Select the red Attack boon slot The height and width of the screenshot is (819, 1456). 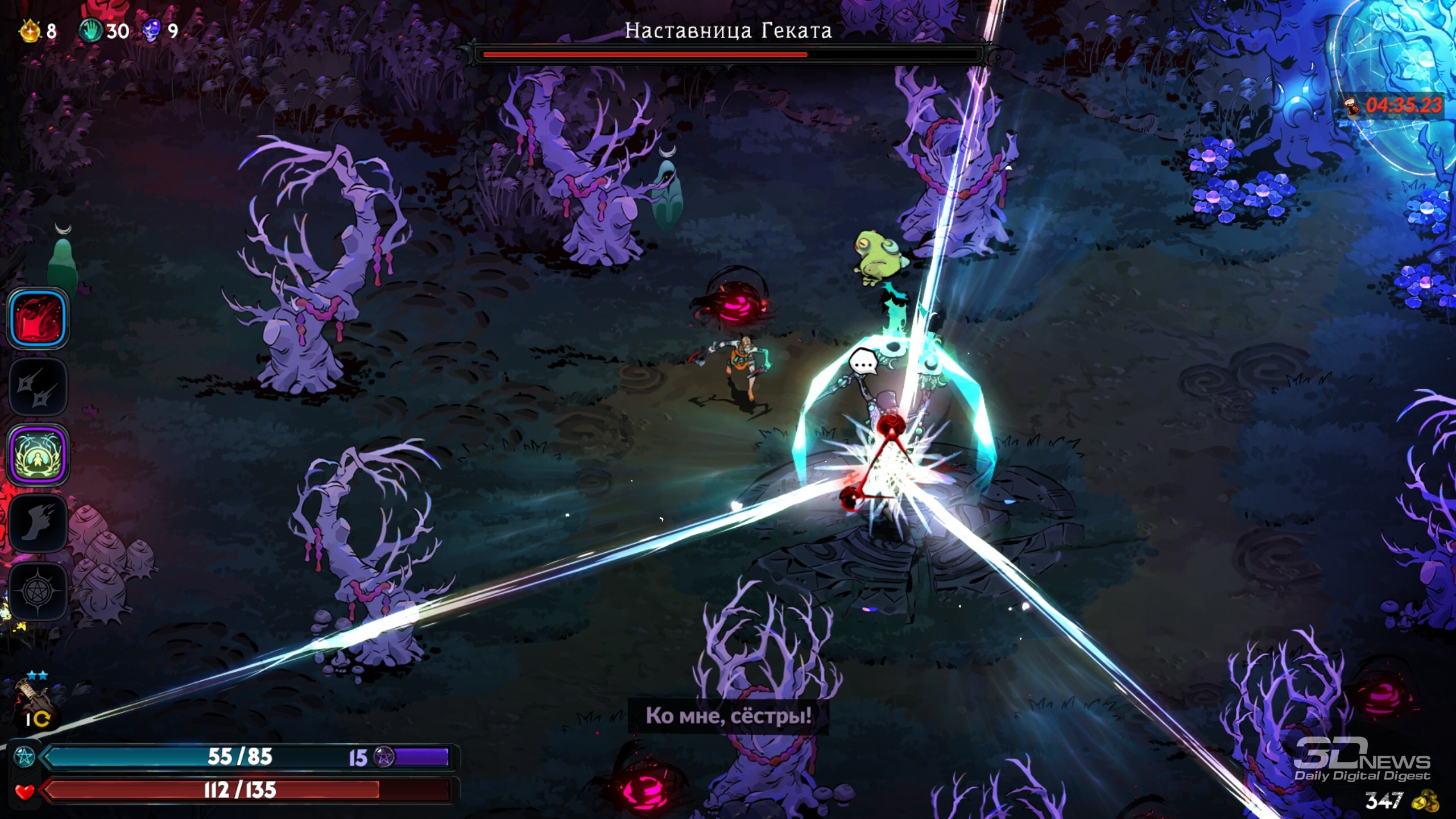point(38,318)
